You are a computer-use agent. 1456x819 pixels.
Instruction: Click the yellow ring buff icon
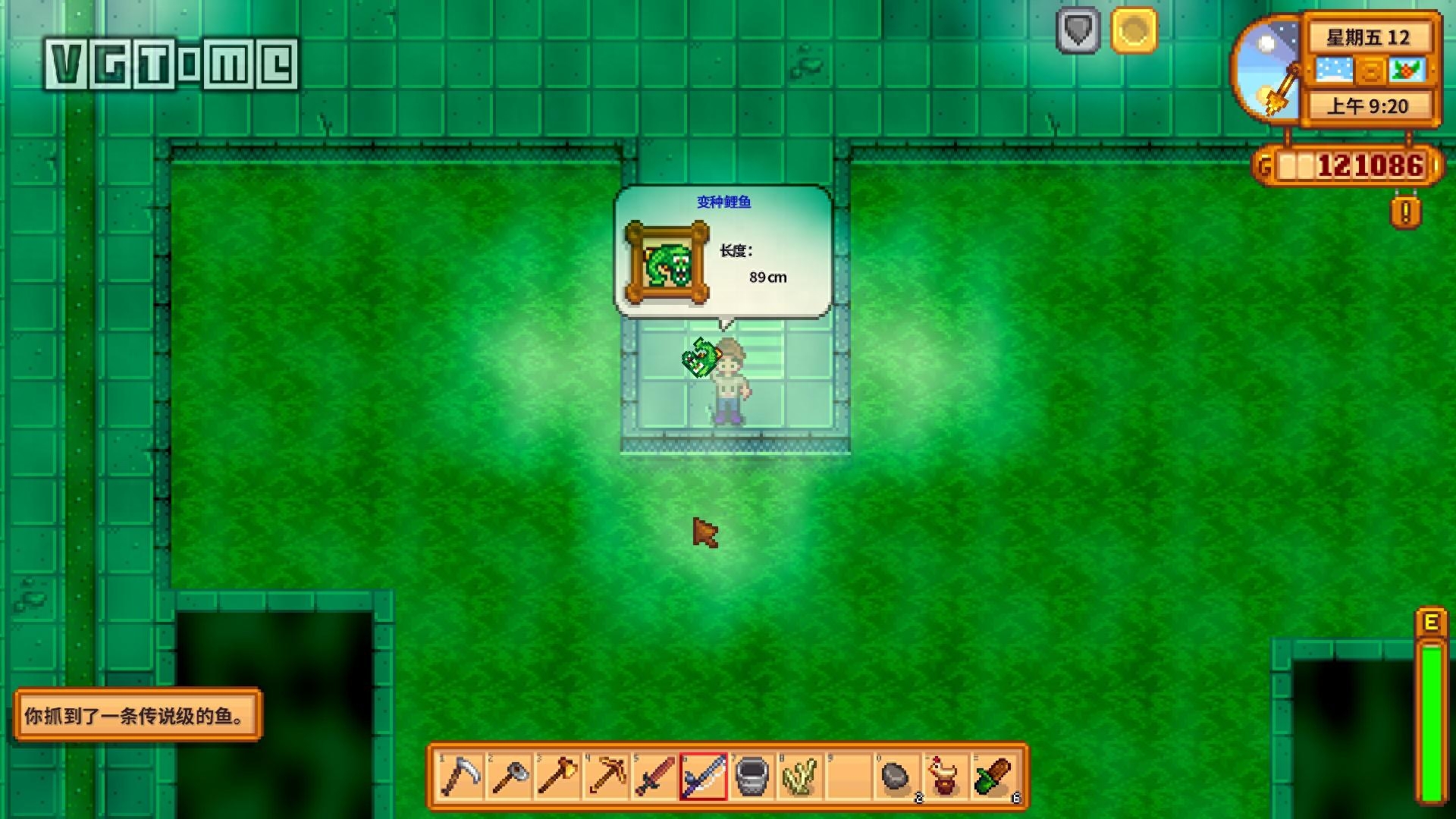pyautogui.click(x=1134, y=30)
